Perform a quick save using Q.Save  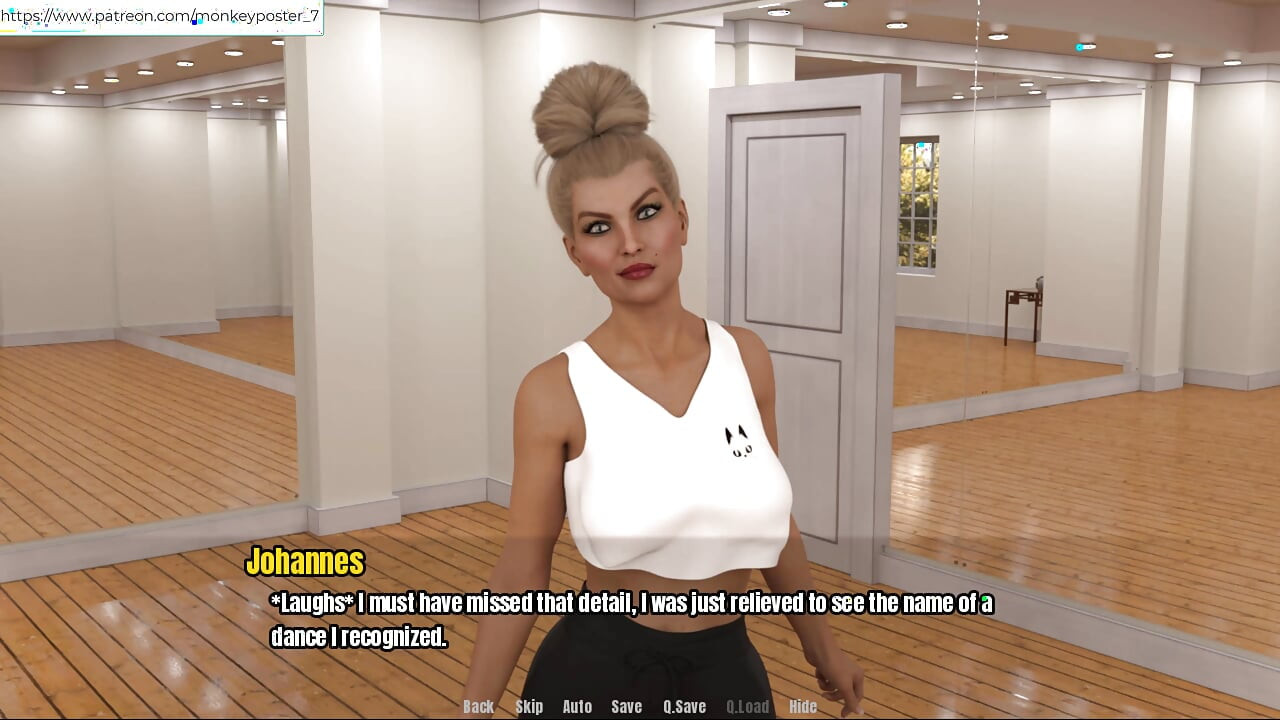pyautogui.click(x=685, y=706)
